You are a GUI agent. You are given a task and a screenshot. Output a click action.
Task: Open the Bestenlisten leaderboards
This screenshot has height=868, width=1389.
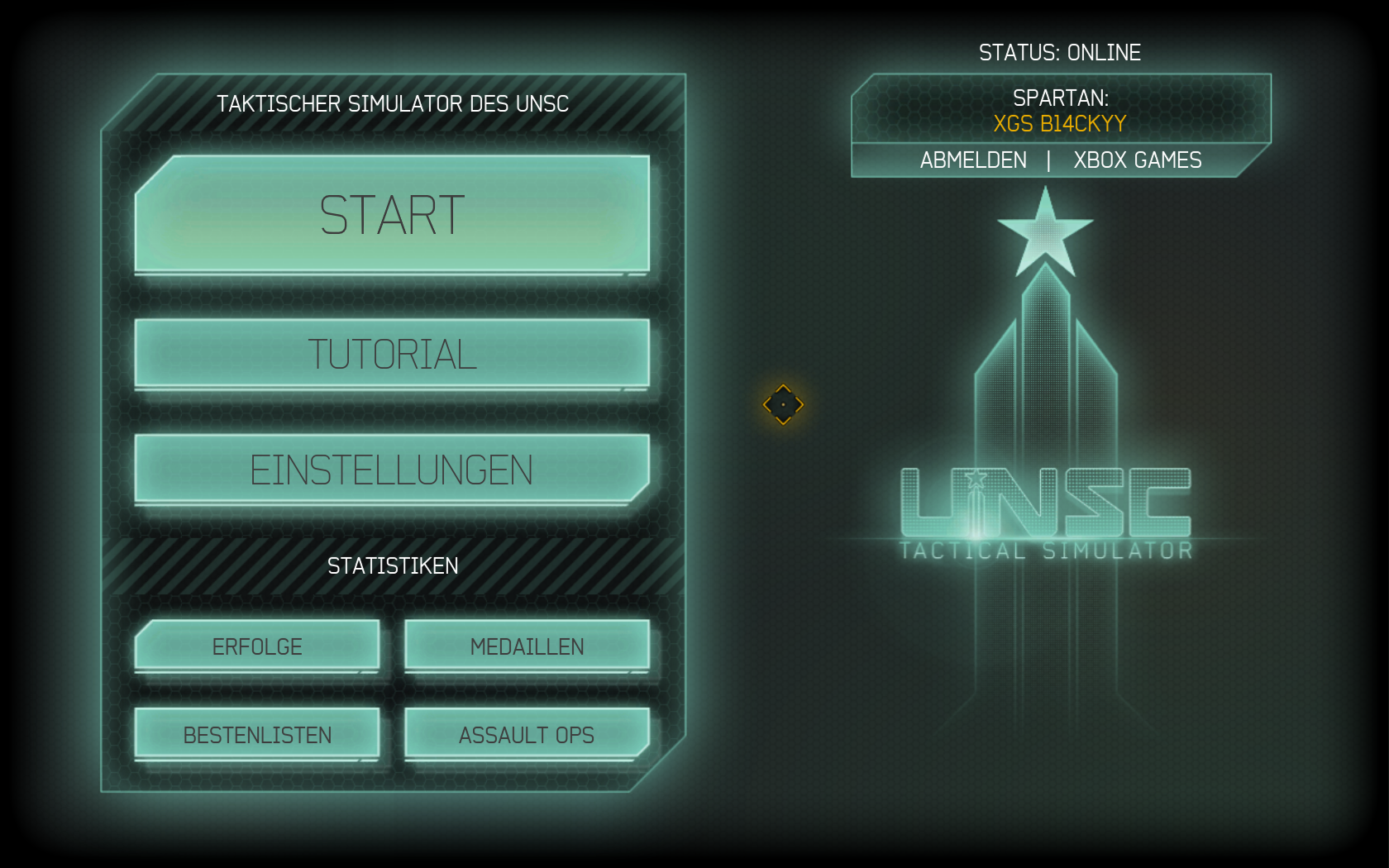coord(257,734)
